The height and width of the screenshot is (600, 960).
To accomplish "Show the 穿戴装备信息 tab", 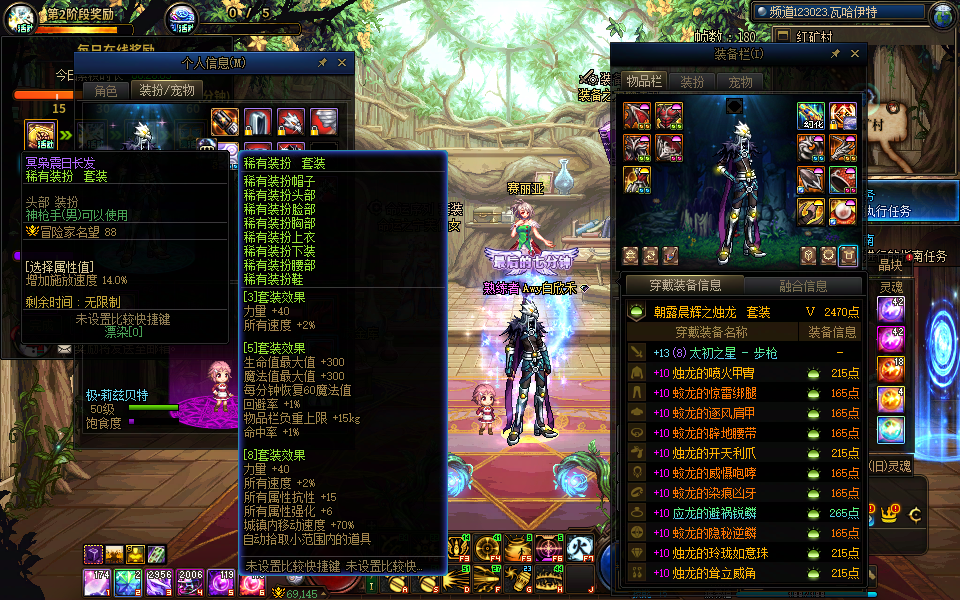I will click(685, 286).
